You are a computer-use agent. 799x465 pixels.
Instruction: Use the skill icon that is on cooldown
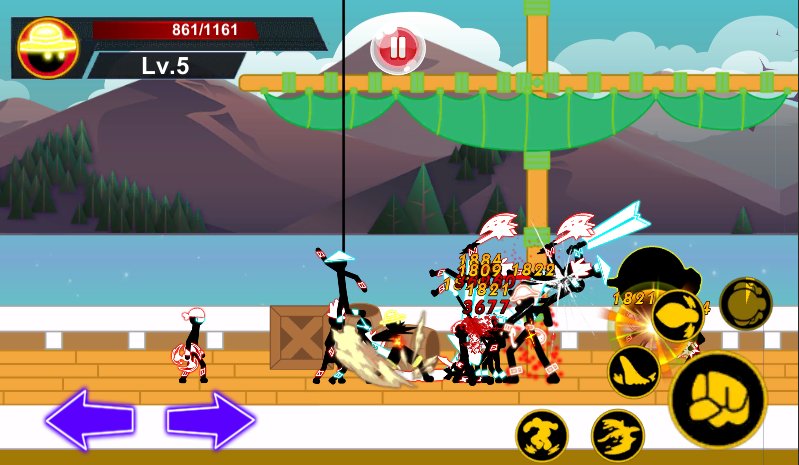[746, 304]
